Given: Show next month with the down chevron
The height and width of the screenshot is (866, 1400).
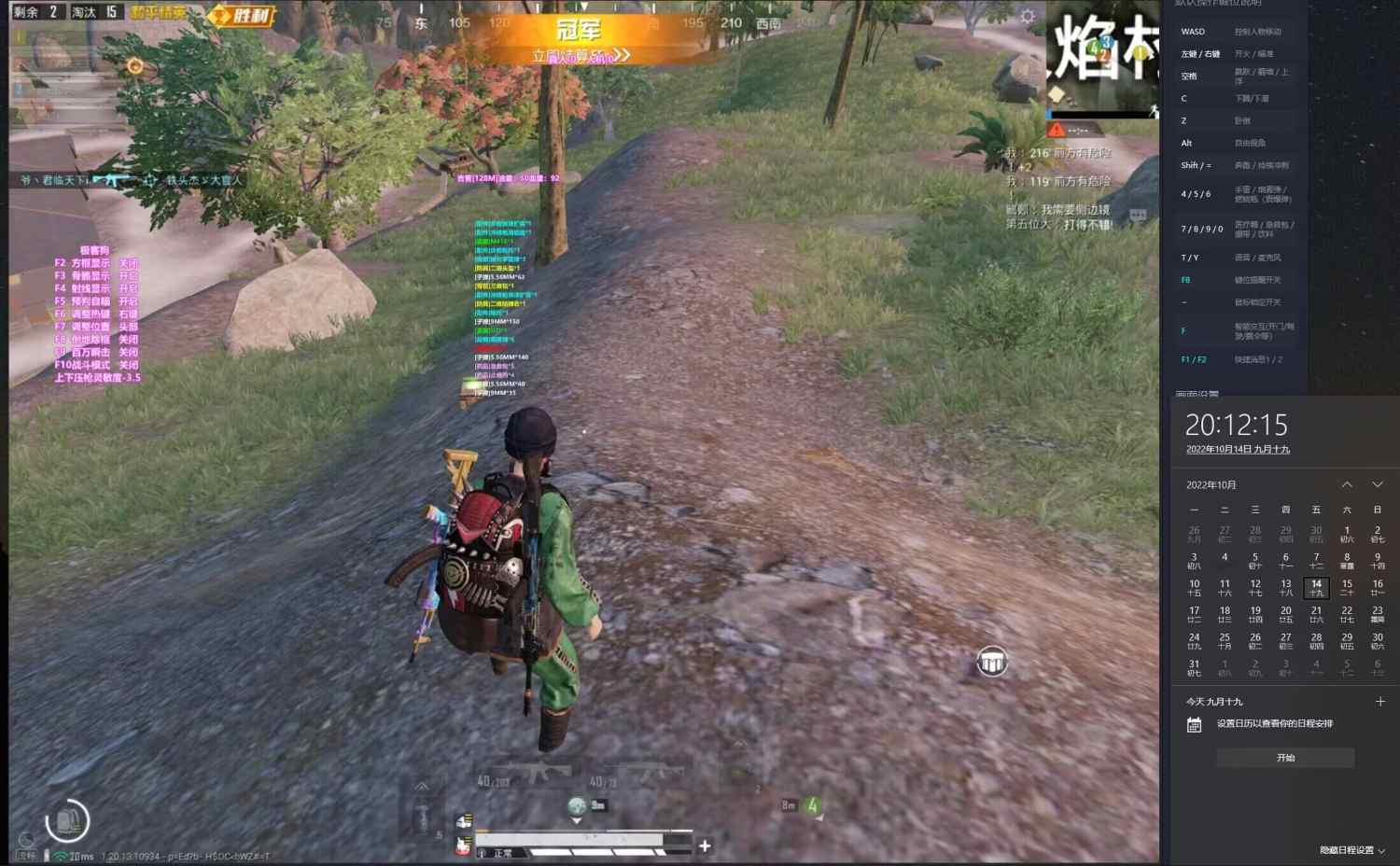Looking at the screenshot, I should click(x=1379, y=484).
